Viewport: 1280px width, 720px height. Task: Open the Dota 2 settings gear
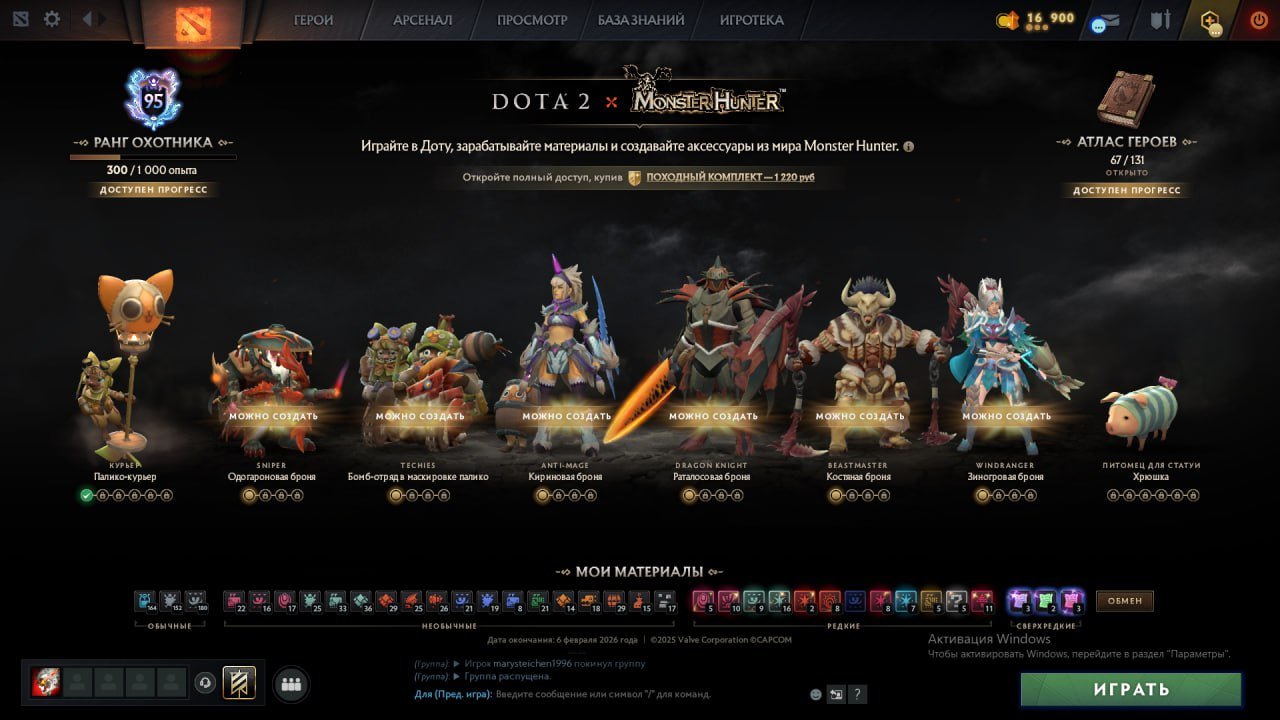point(52,18)
